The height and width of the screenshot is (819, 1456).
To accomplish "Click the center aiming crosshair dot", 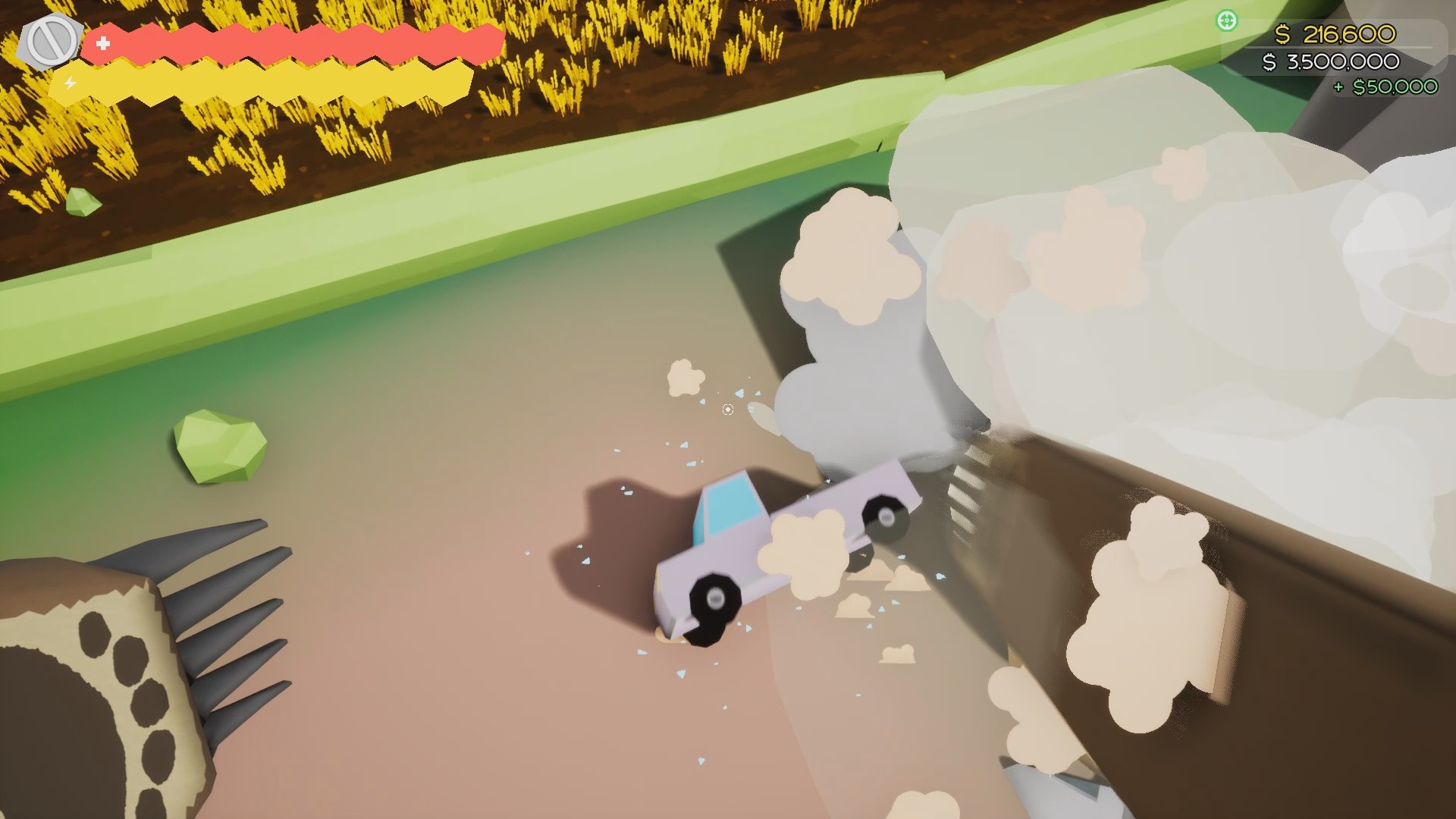I will tap(727, 409).
